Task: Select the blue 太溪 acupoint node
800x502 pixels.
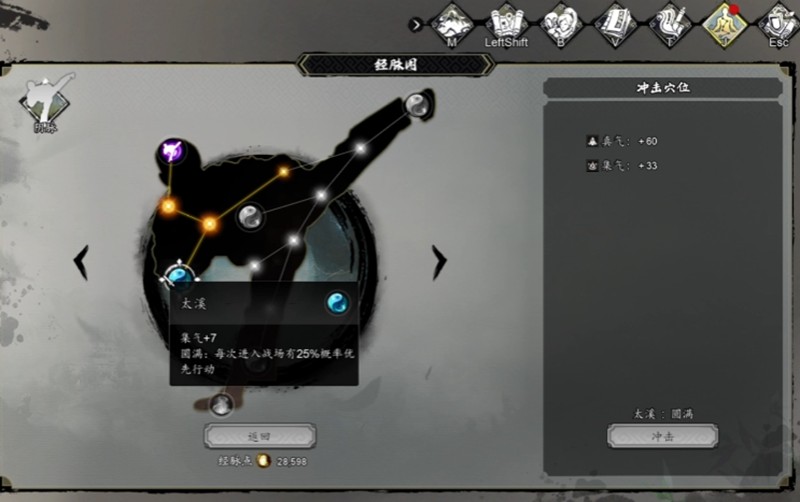Action: pyautogui.click(x=179, y=275)
